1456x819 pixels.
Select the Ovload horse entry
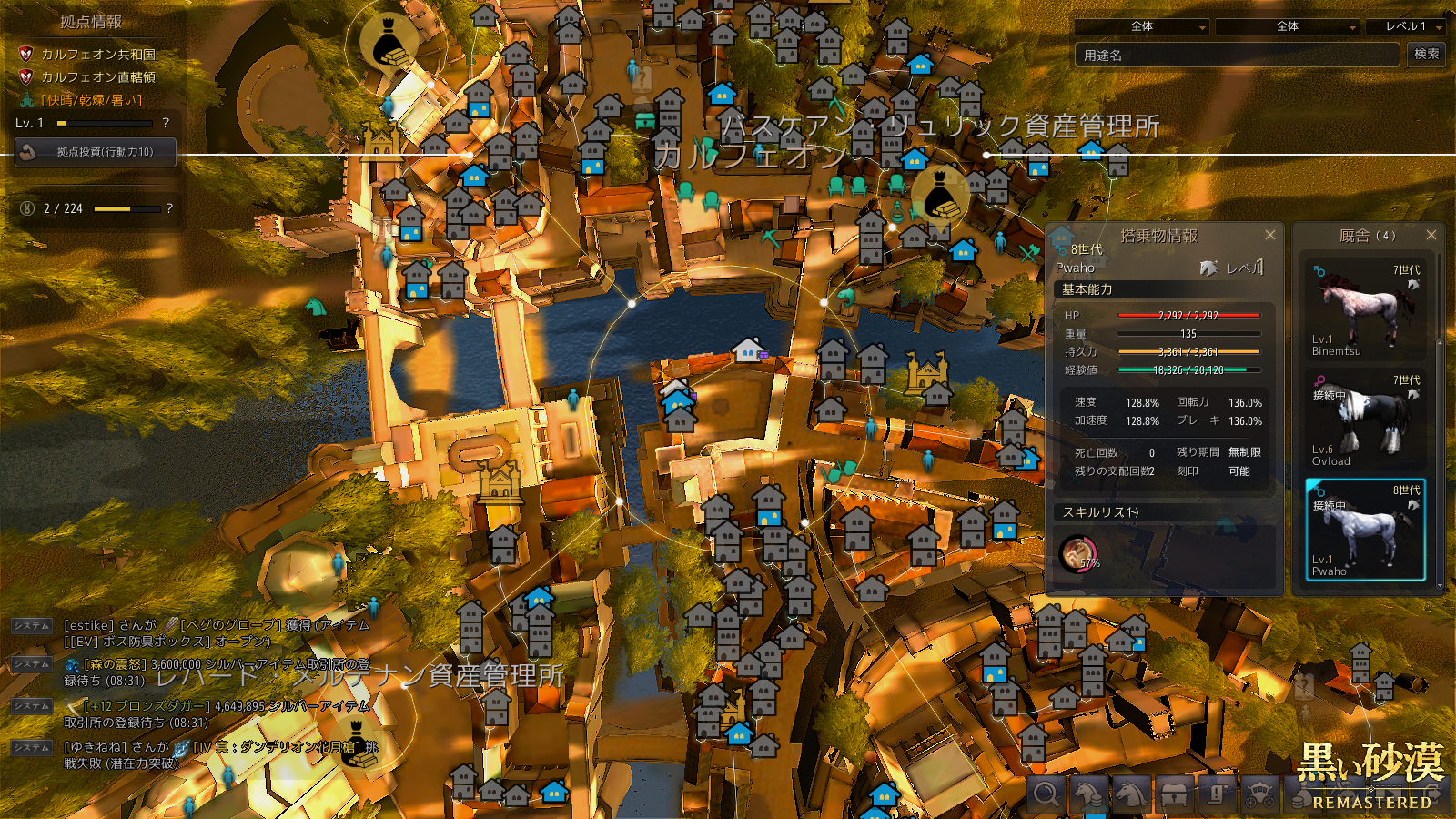click(1365, 420)
